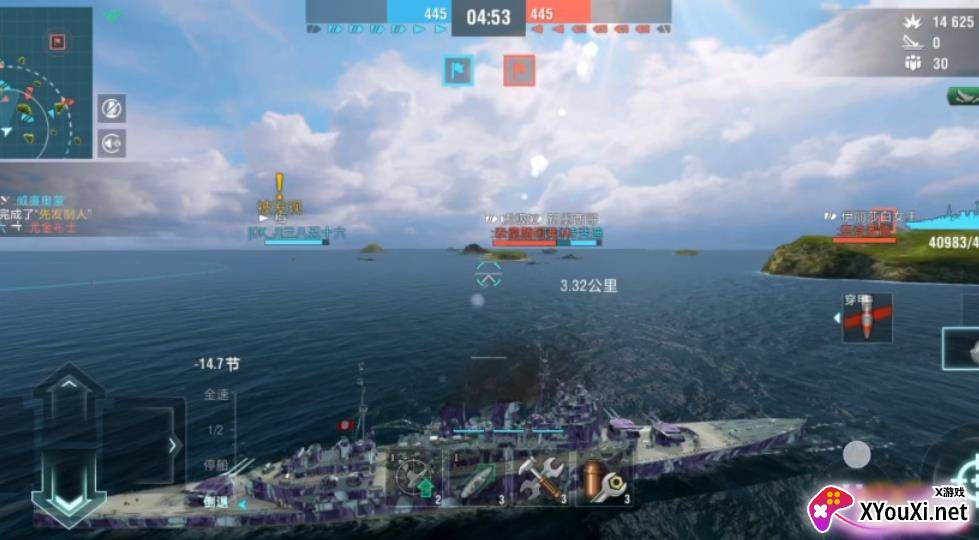The width and height of the screenshot is (979, 540).
Task: Use the shell-and-wrench consumable
Action: (x=605, y=477)
